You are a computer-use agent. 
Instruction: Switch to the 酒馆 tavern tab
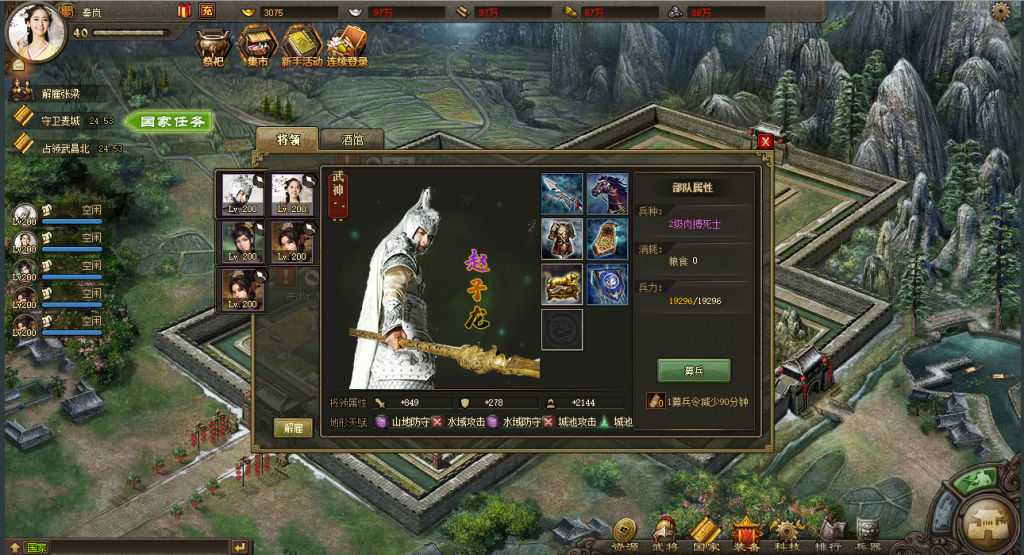click(x=352, y=140)
